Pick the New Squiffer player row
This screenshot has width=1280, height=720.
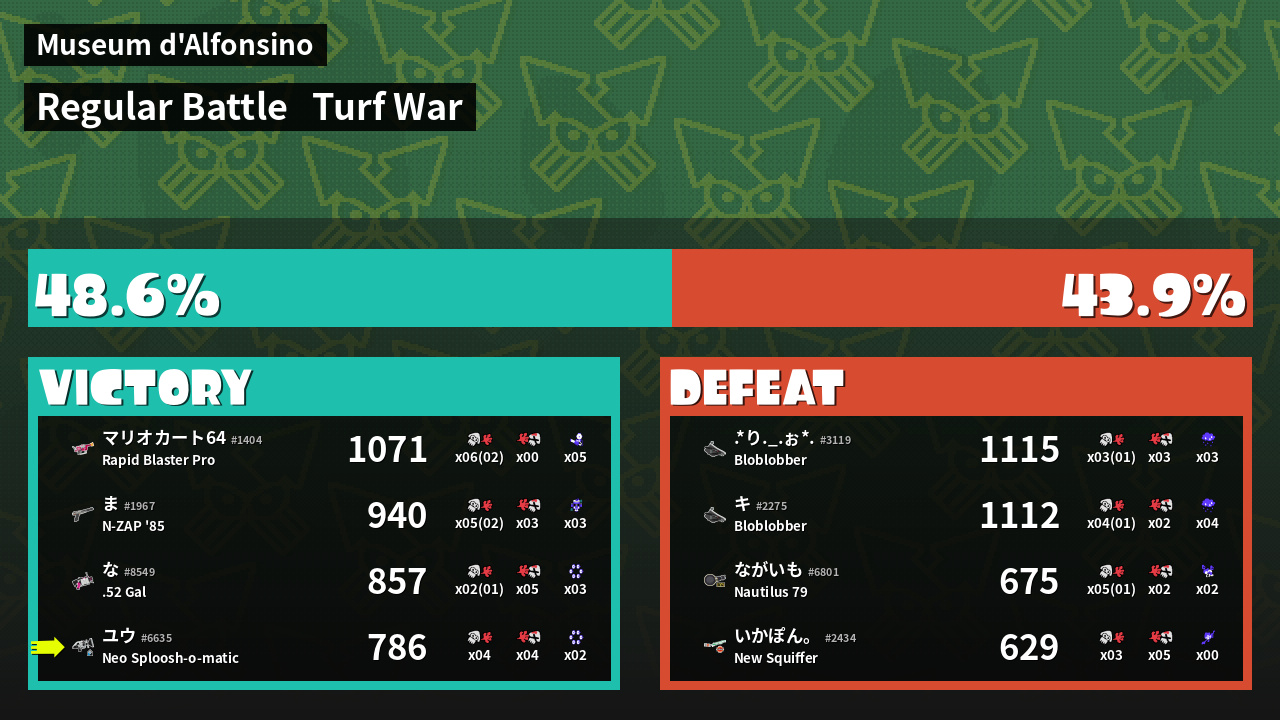(956, 647)
